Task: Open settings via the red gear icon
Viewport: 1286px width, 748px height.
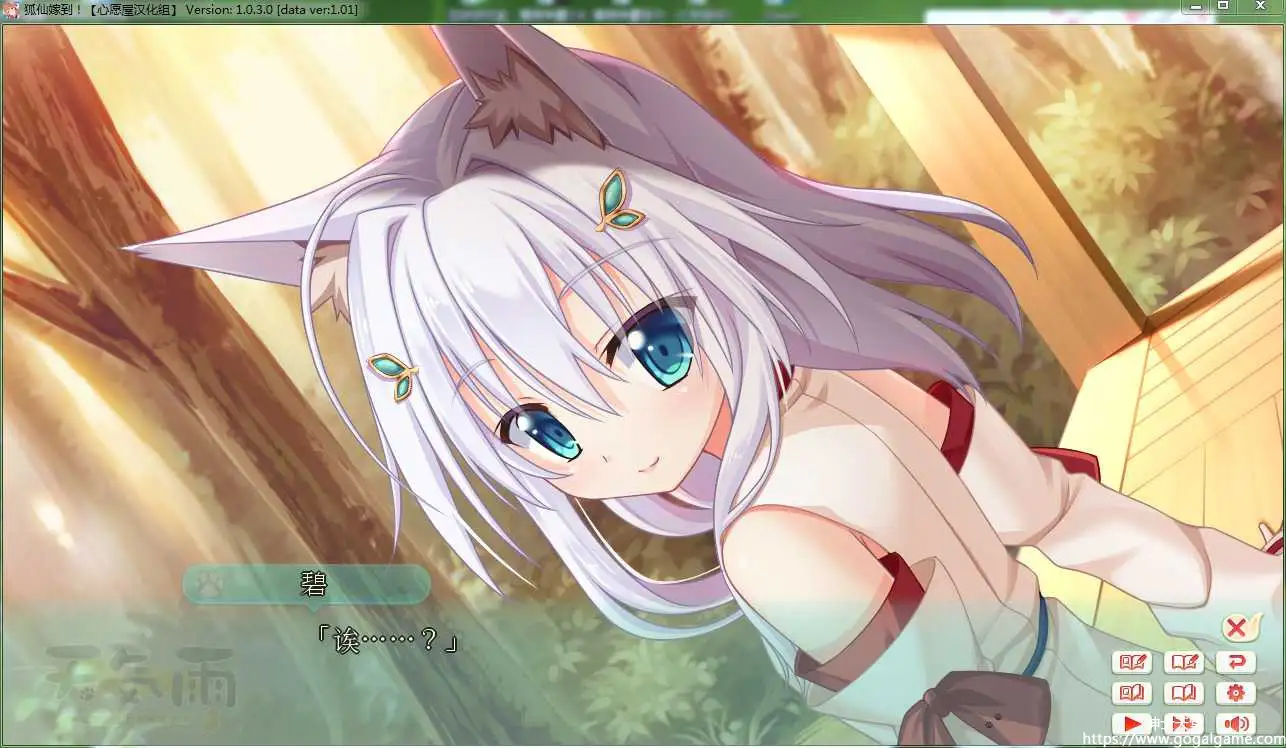Action: click(x=1236, y=692)
